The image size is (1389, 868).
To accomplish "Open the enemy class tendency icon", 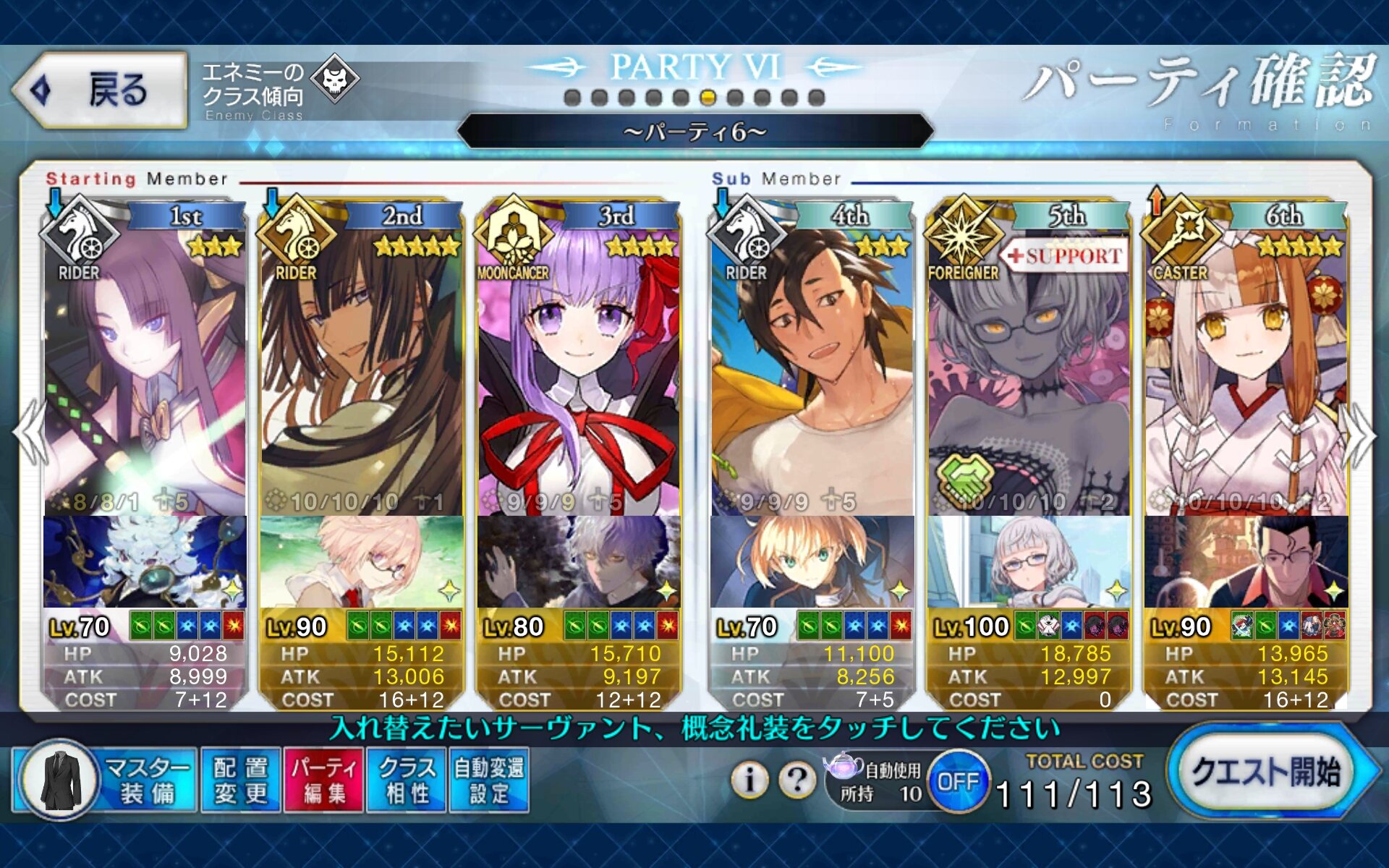I will coord(336,78).
